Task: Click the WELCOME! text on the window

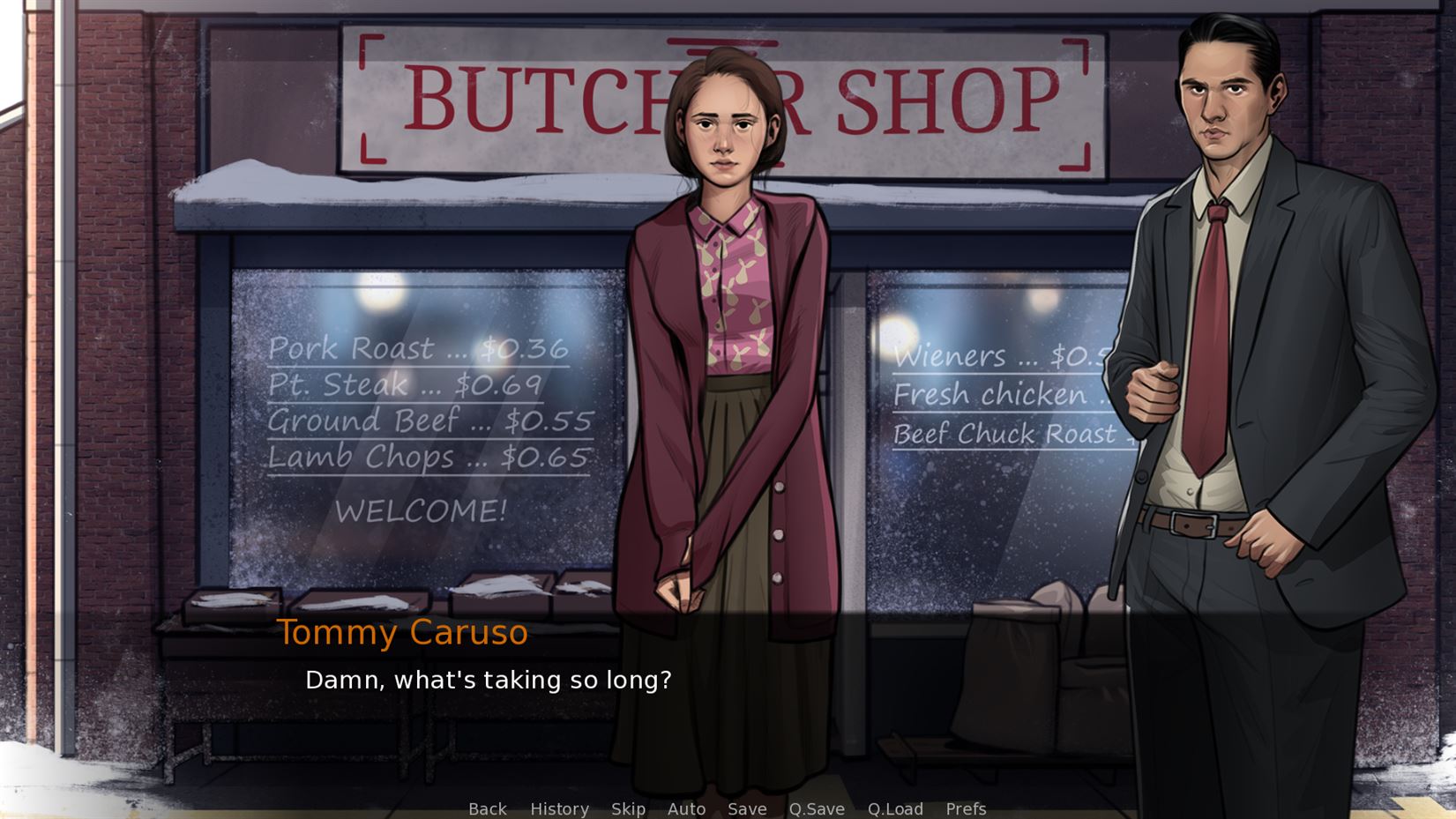Action: [423, 509]
